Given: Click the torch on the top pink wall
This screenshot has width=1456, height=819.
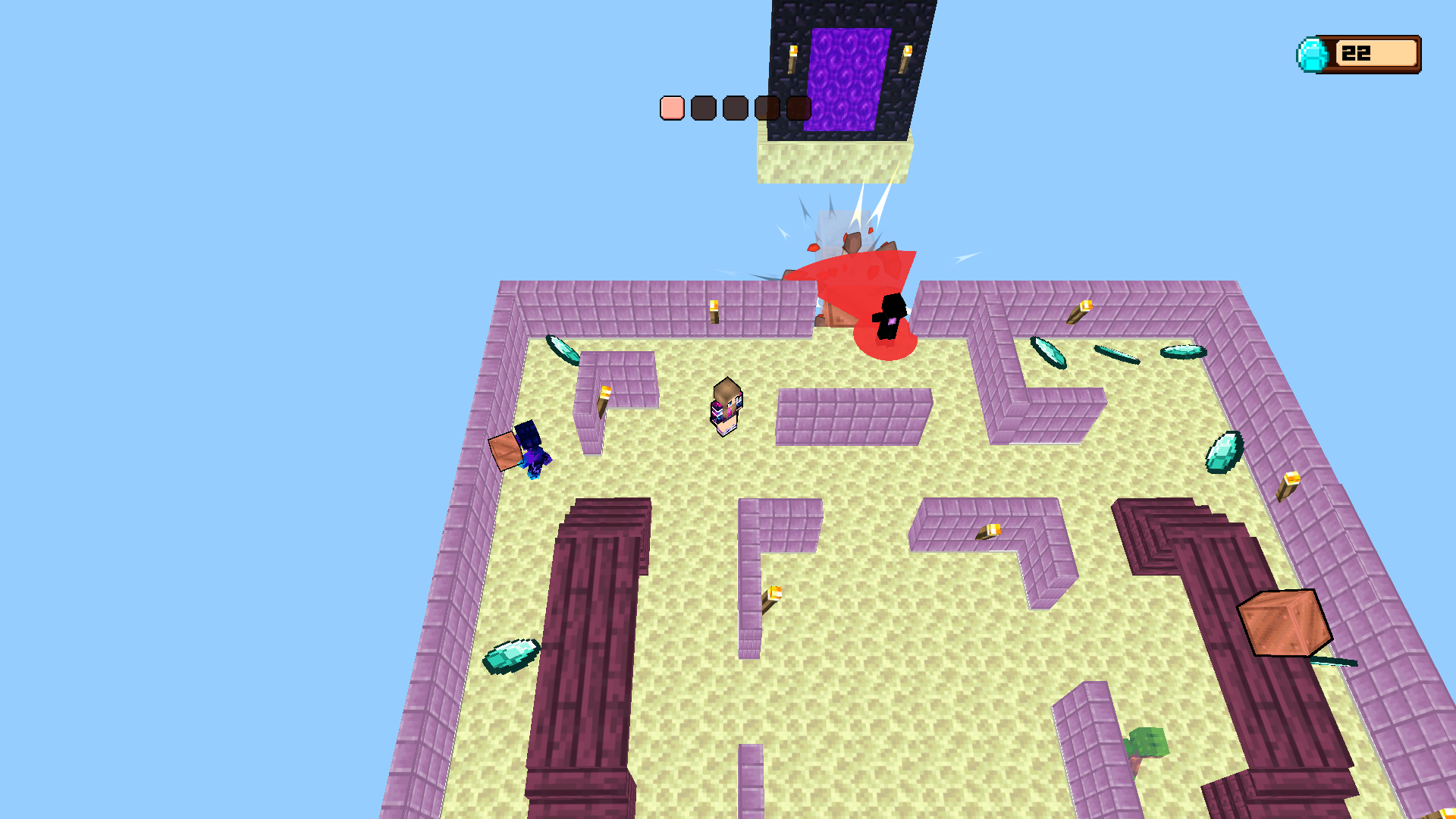Looking at the screenshot, I should 714,310.
